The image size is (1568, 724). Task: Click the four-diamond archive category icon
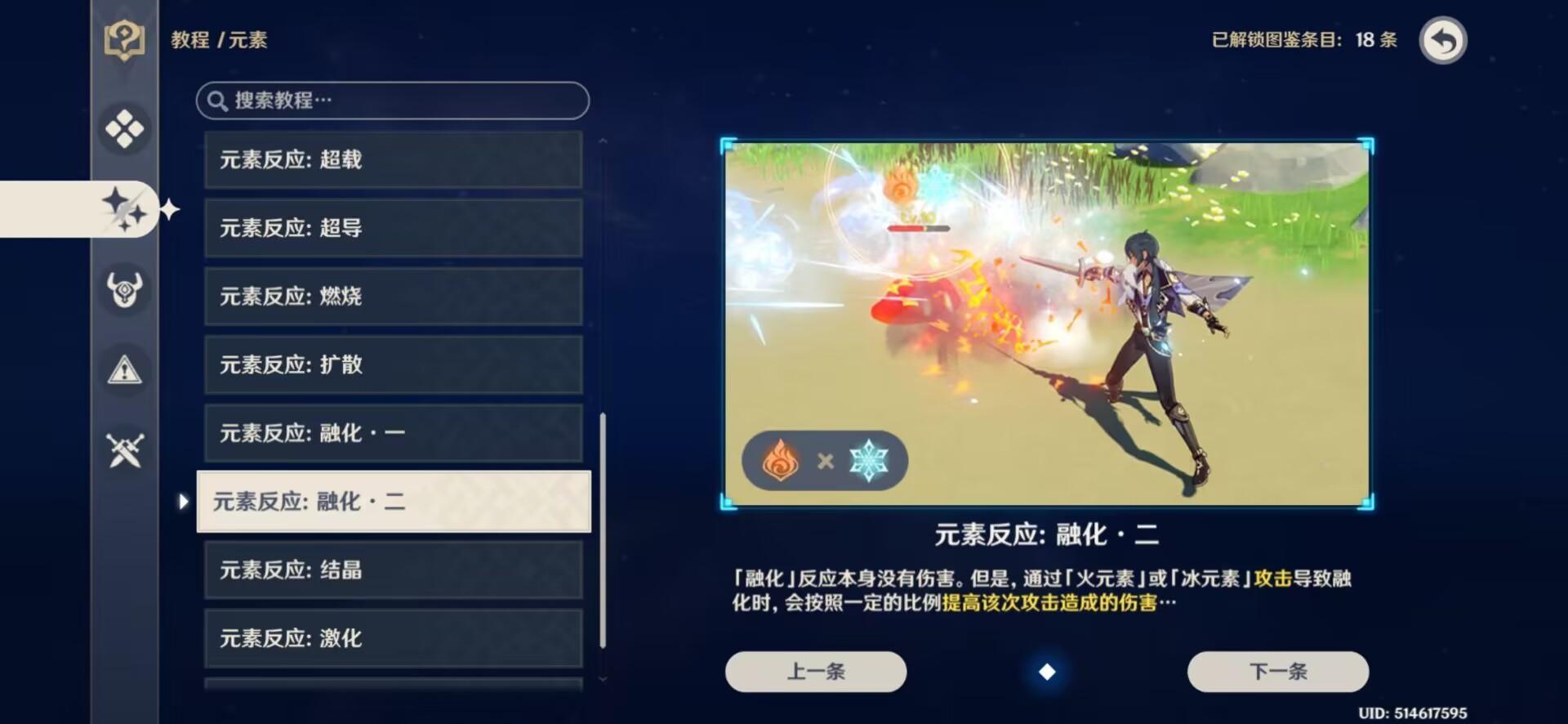click(x=123, y=128)
